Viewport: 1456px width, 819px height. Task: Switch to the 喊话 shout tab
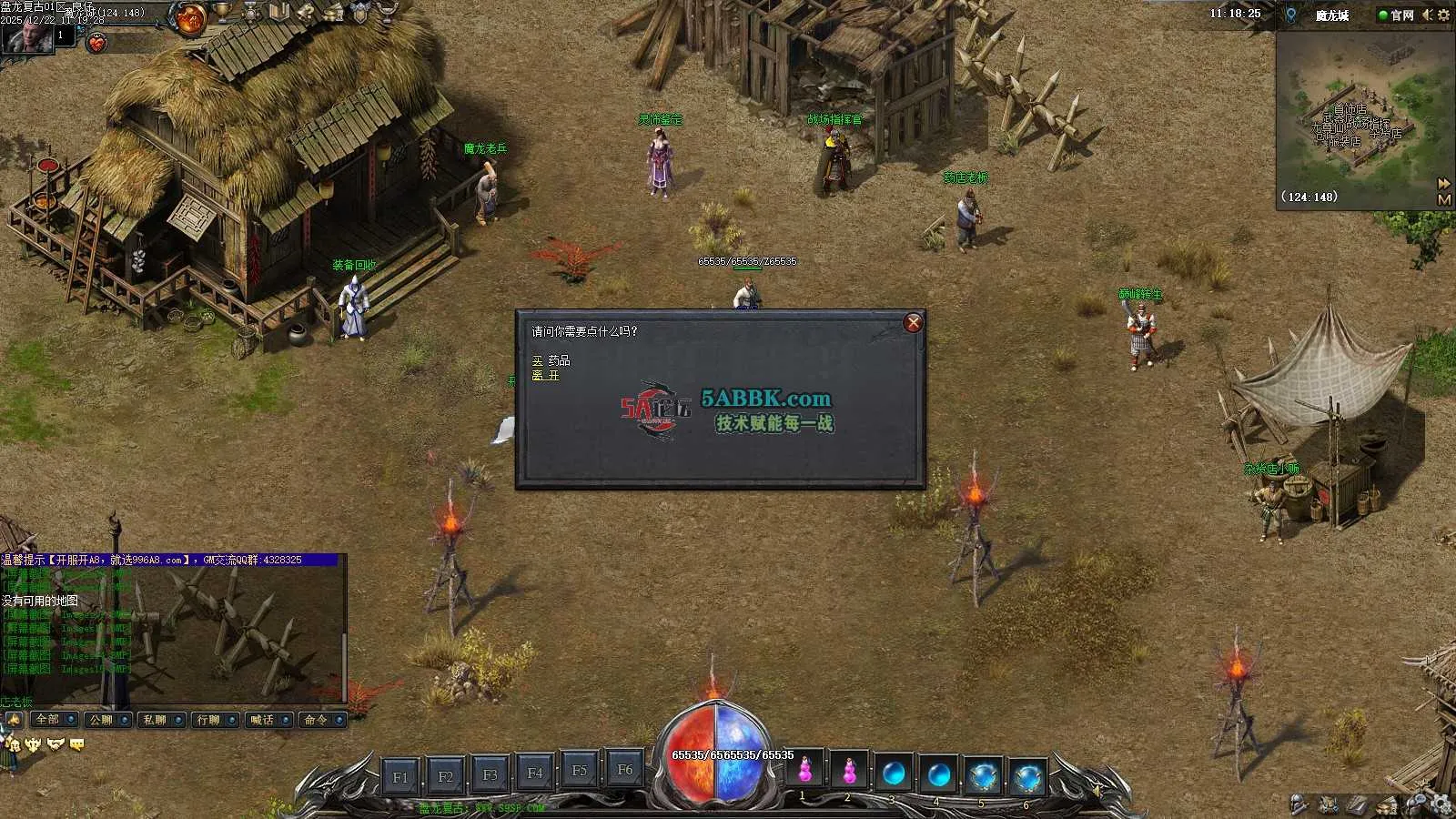263,720
